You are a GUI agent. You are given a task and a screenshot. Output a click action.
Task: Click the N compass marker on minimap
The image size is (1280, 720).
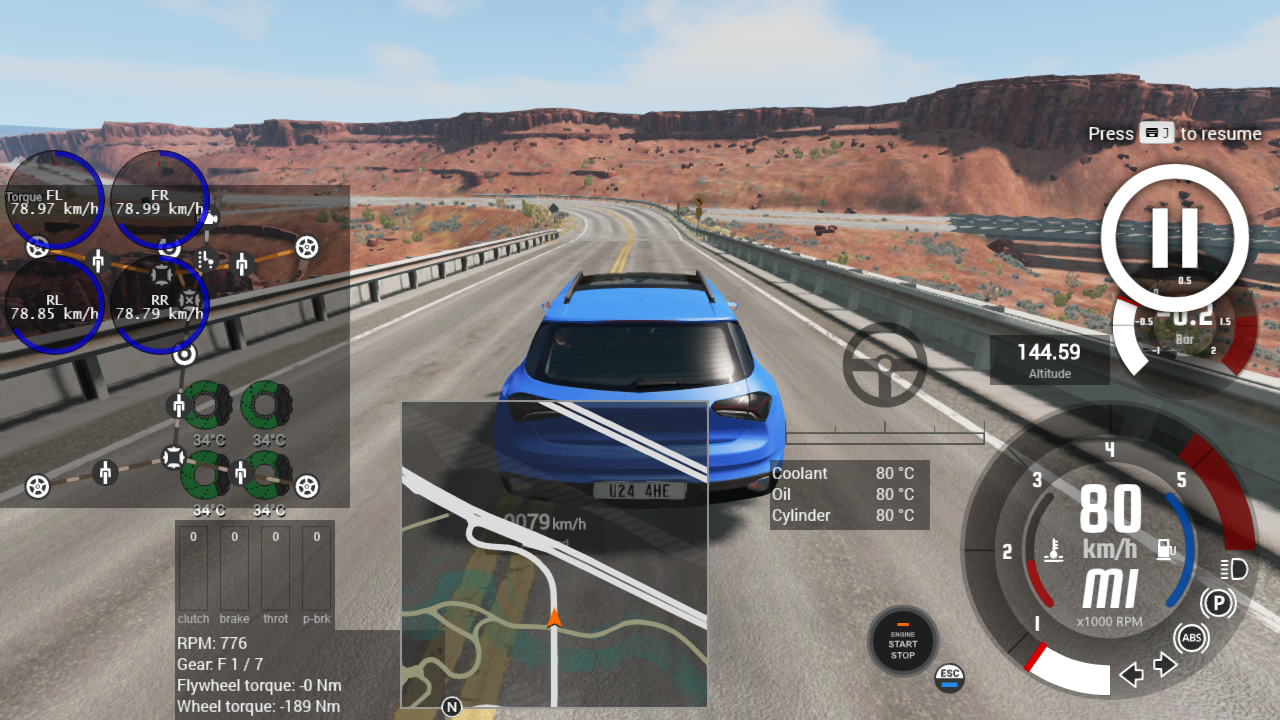click(x=452, y=707)
